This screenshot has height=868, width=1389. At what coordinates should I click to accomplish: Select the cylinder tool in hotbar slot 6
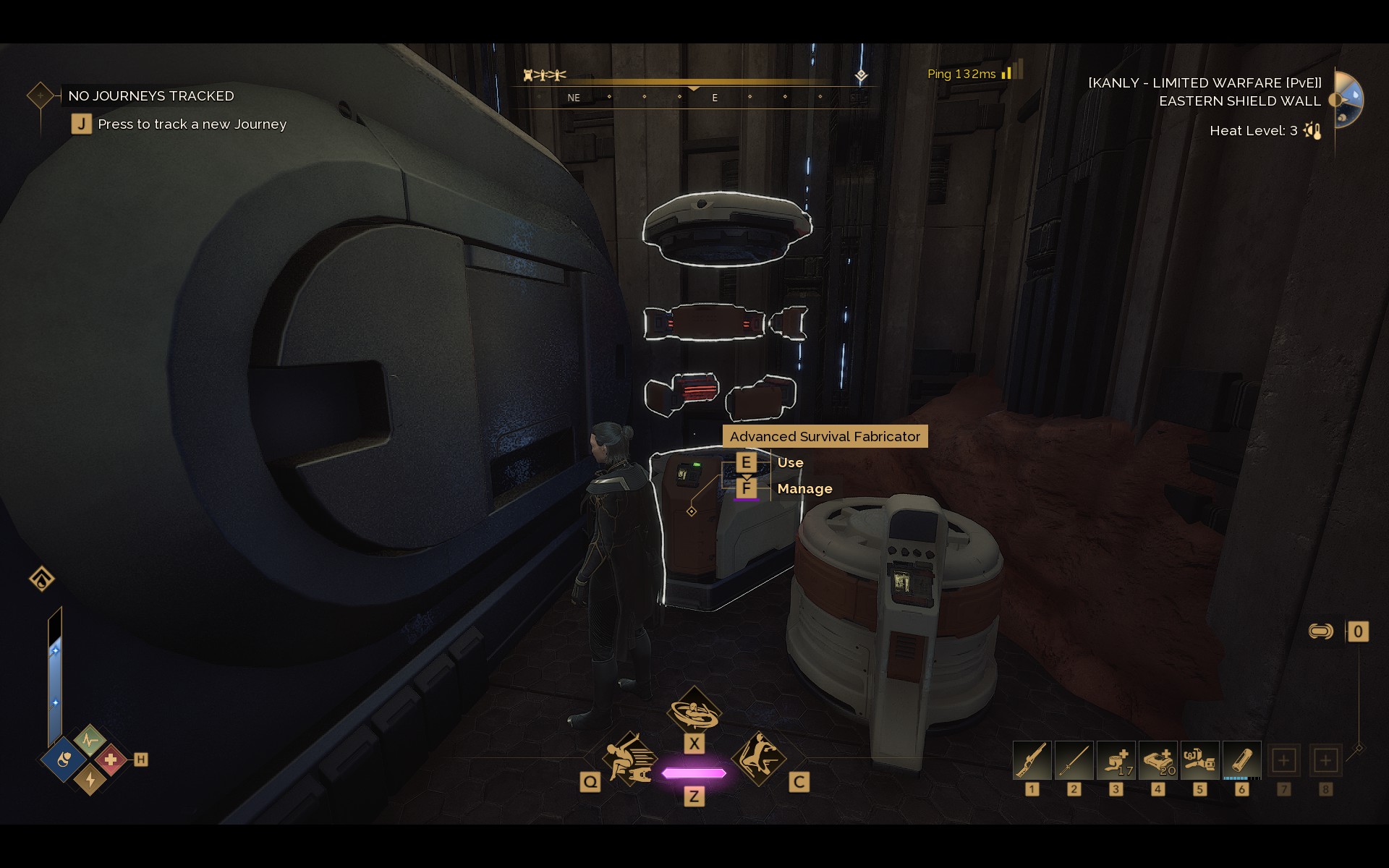tap(1241, 761)
